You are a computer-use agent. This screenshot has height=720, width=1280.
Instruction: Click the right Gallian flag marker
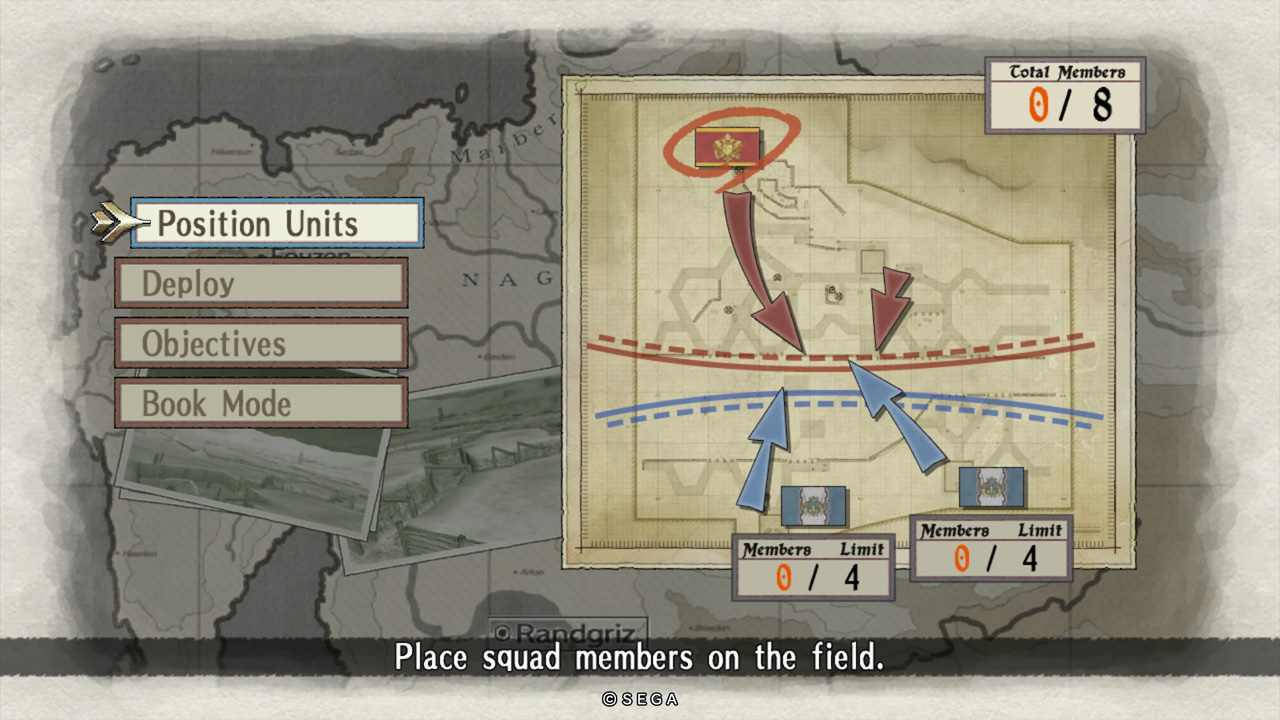993,489
